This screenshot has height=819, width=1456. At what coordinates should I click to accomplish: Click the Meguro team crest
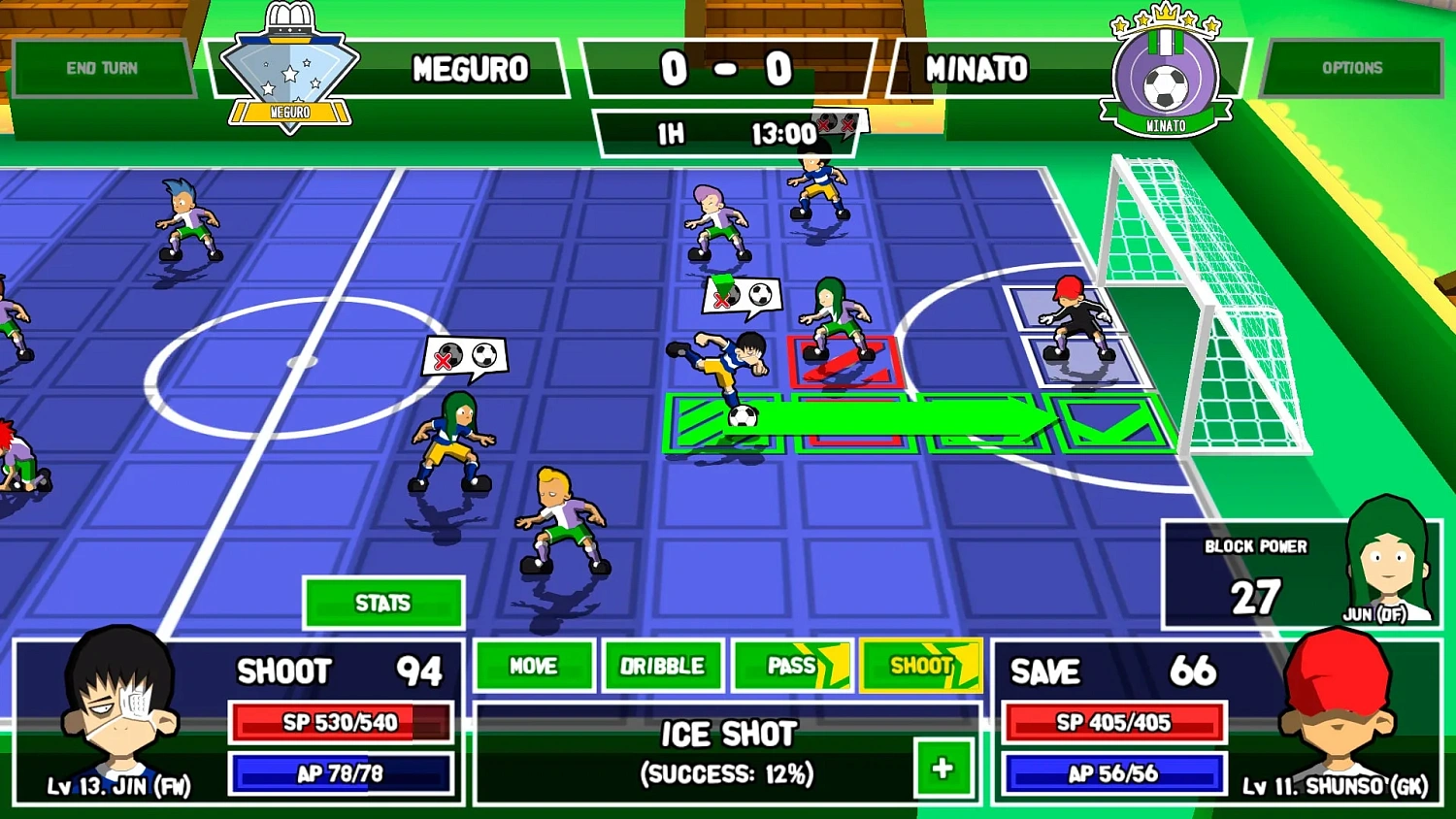coord(290,68)
